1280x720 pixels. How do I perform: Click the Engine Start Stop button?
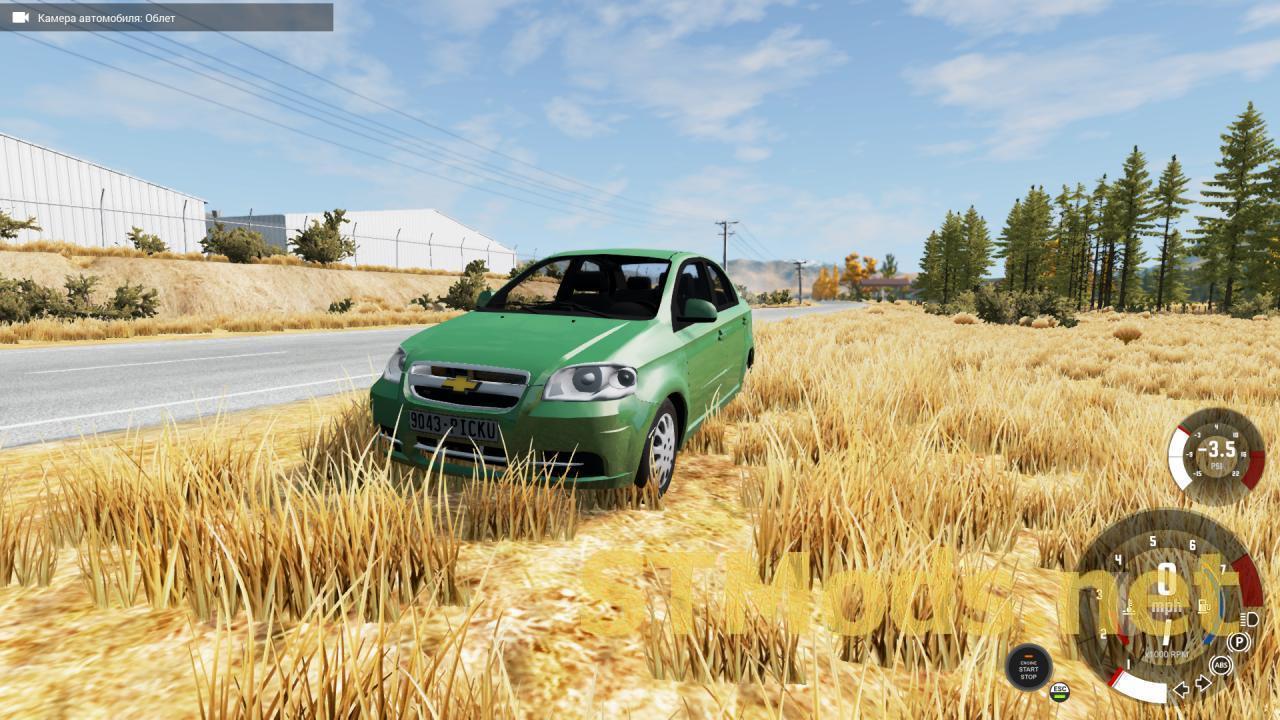click(x=1028, y=667)
